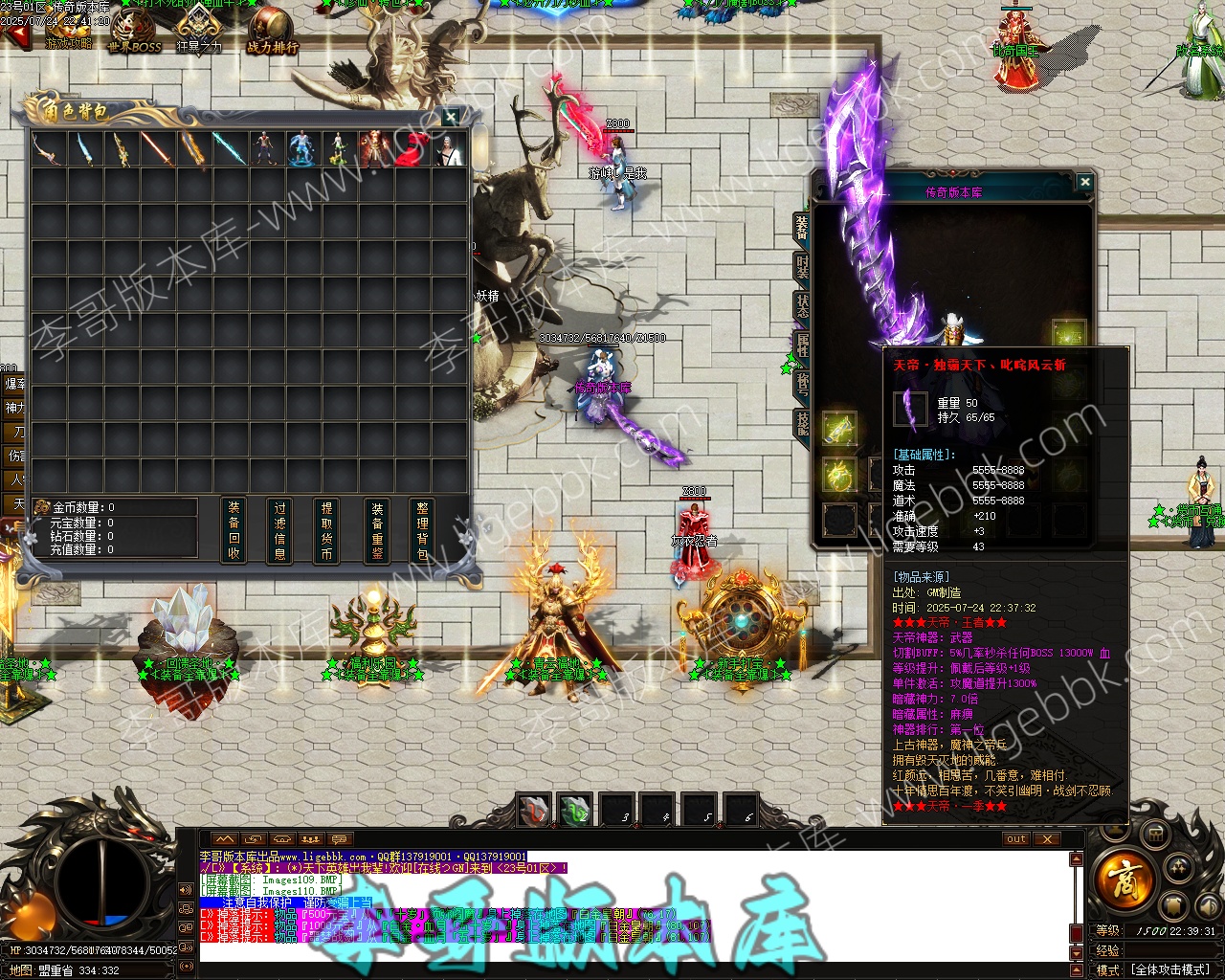This screenshot has height=980, width=1225.
Task: Sort the bag with 整理背包
Action: click(422, 530)
